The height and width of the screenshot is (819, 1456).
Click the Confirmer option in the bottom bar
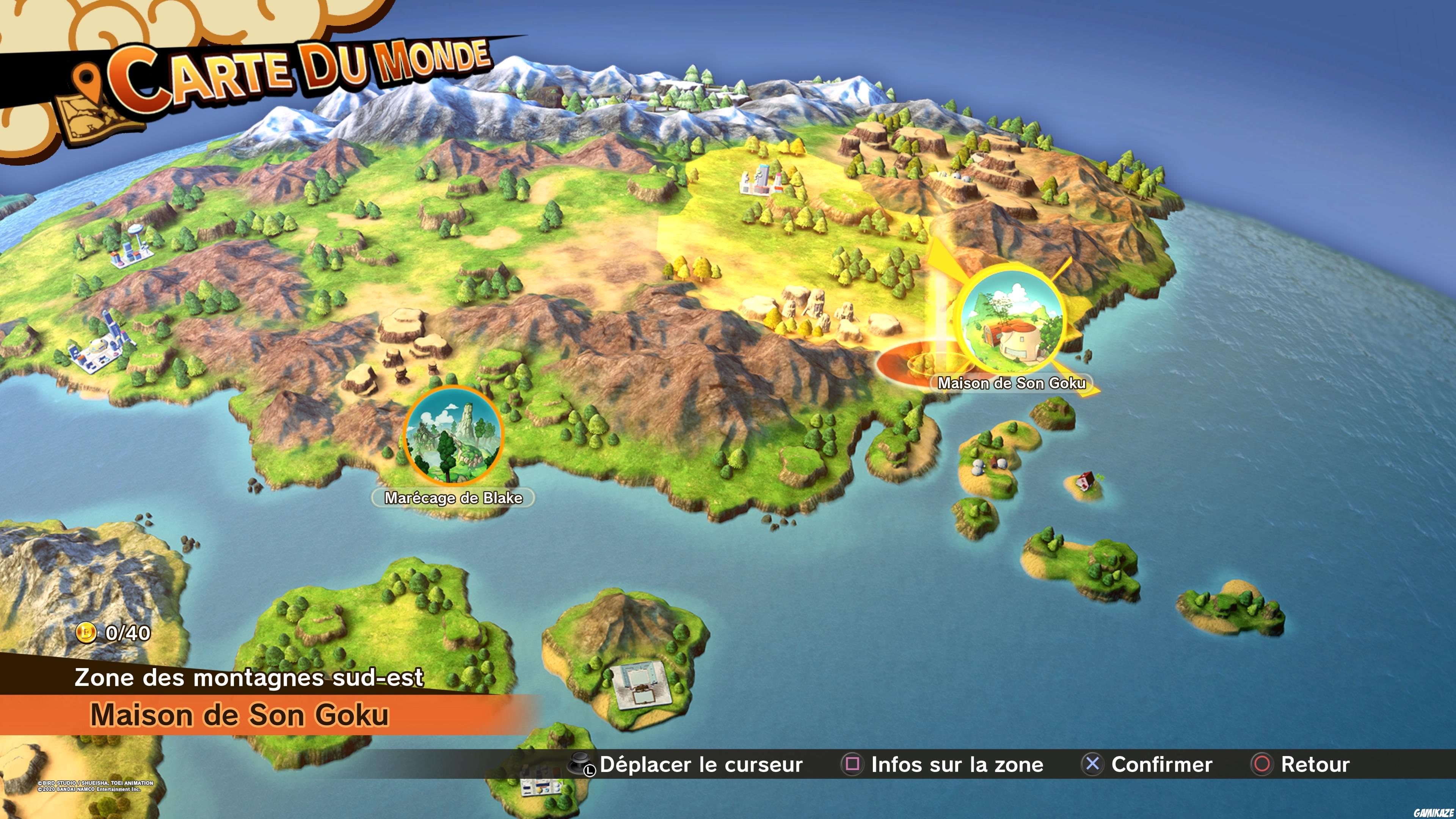coord(1147,764)
